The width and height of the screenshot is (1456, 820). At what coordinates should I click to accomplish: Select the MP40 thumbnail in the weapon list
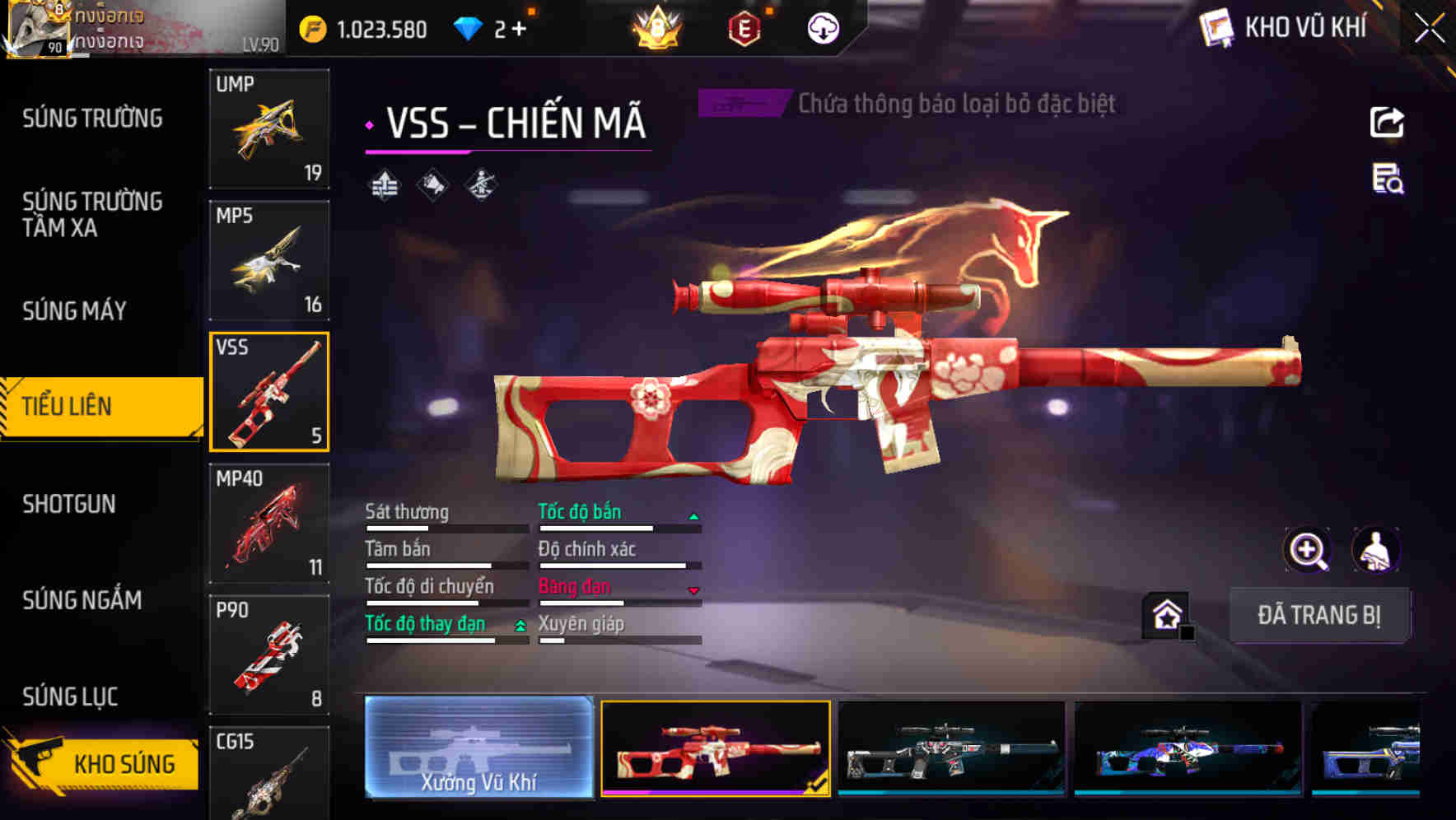(x=269, y=522)
